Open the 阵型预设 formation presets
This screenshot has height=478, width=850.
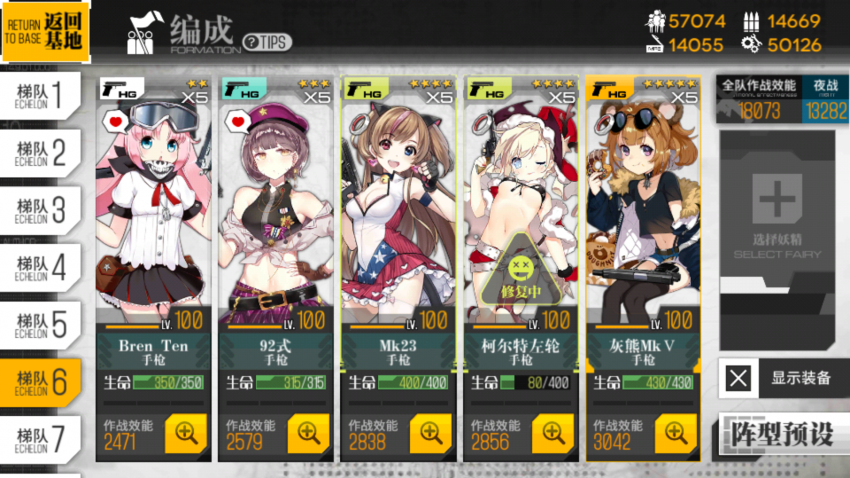coord(783,436)
